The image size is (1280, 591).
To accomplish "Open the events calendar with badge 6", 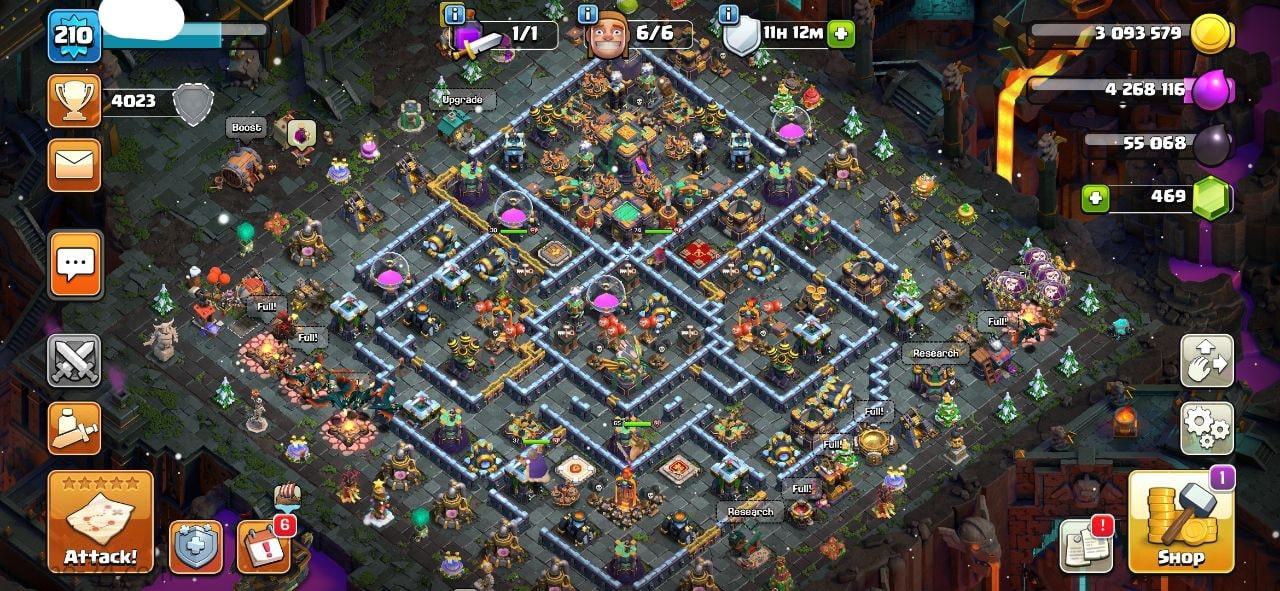I will [x=263, y=546].
